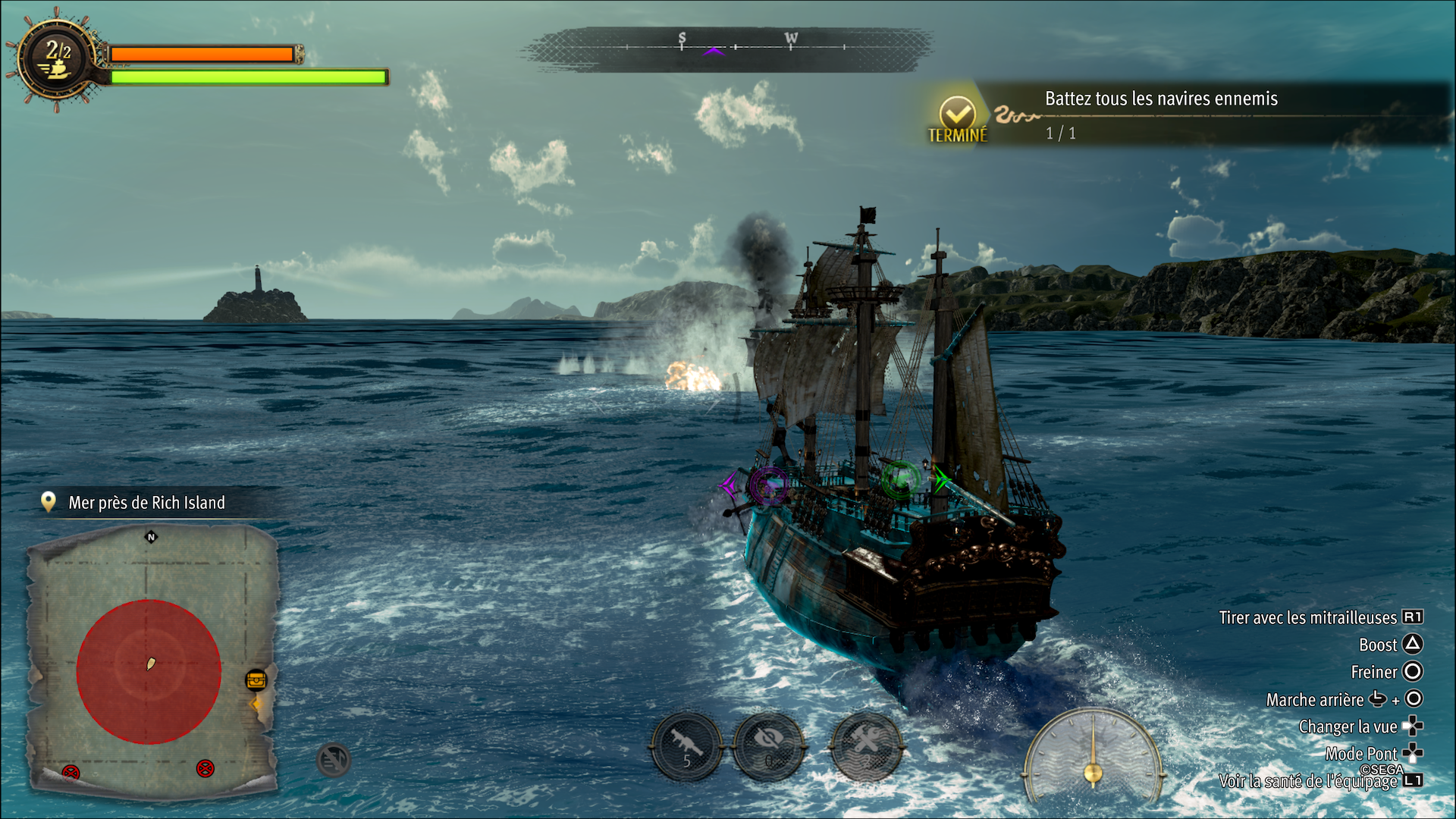Select the rocket launcher weapon icon
Image resolution: width=1456 pixels, height=819 pixels.
pyautogui.click(x=686, y=746)
